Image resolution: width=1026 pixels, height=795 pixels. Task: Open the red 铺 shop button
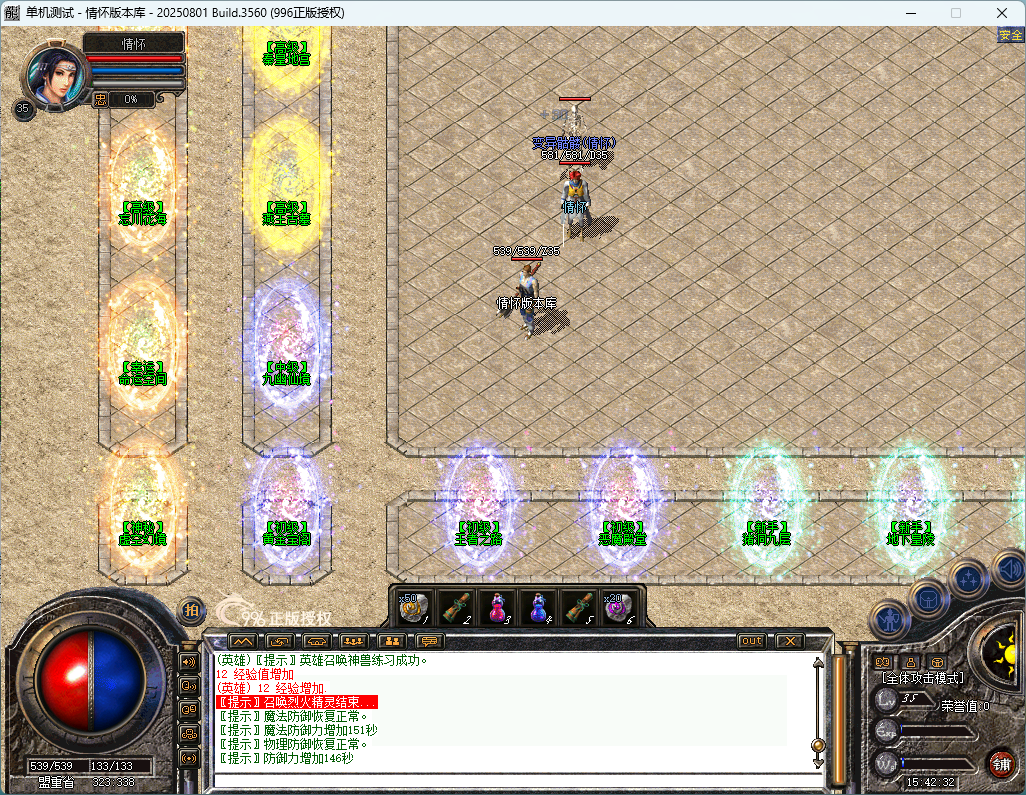pos(1000,763)
